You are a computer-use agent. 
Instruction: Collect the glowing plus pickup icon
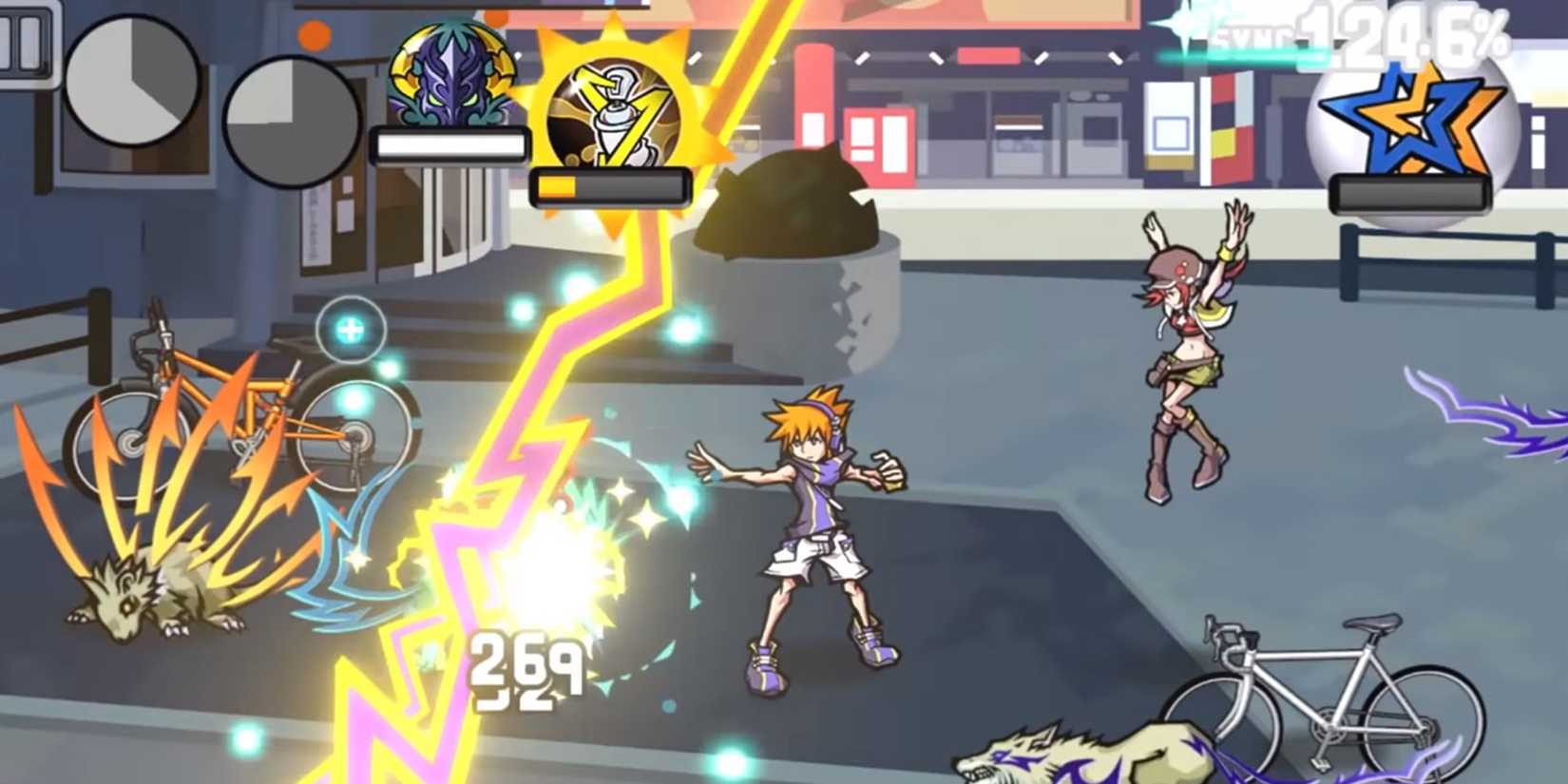pyautogui.click(x=351, y=330)
